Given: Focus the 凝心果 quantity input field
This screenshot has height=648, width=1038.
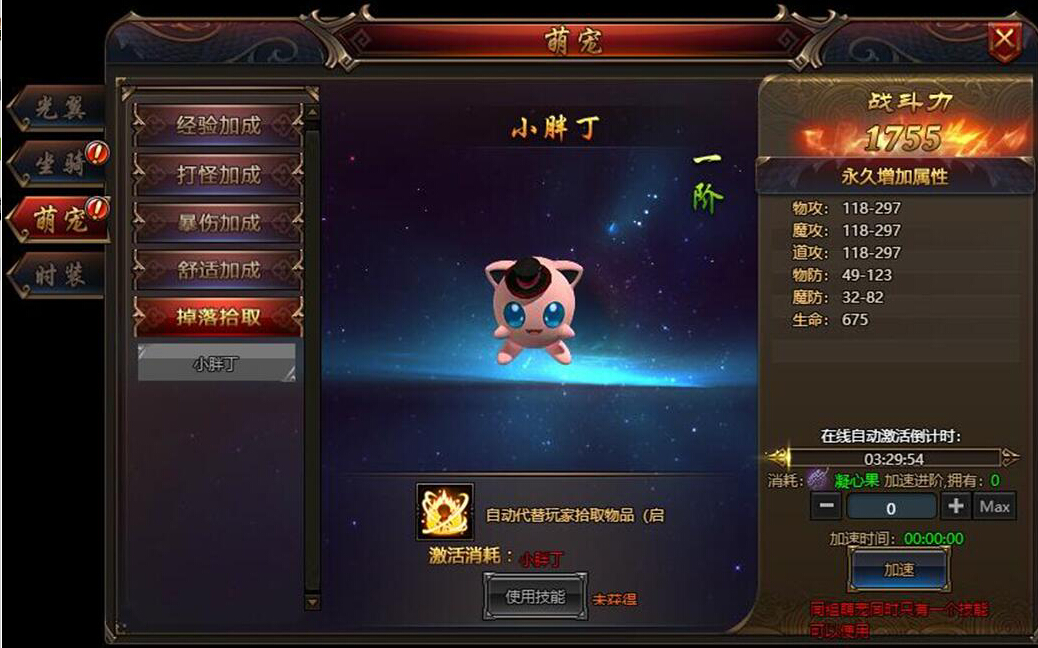Looking at the screenshot, I should coord(891,507).
